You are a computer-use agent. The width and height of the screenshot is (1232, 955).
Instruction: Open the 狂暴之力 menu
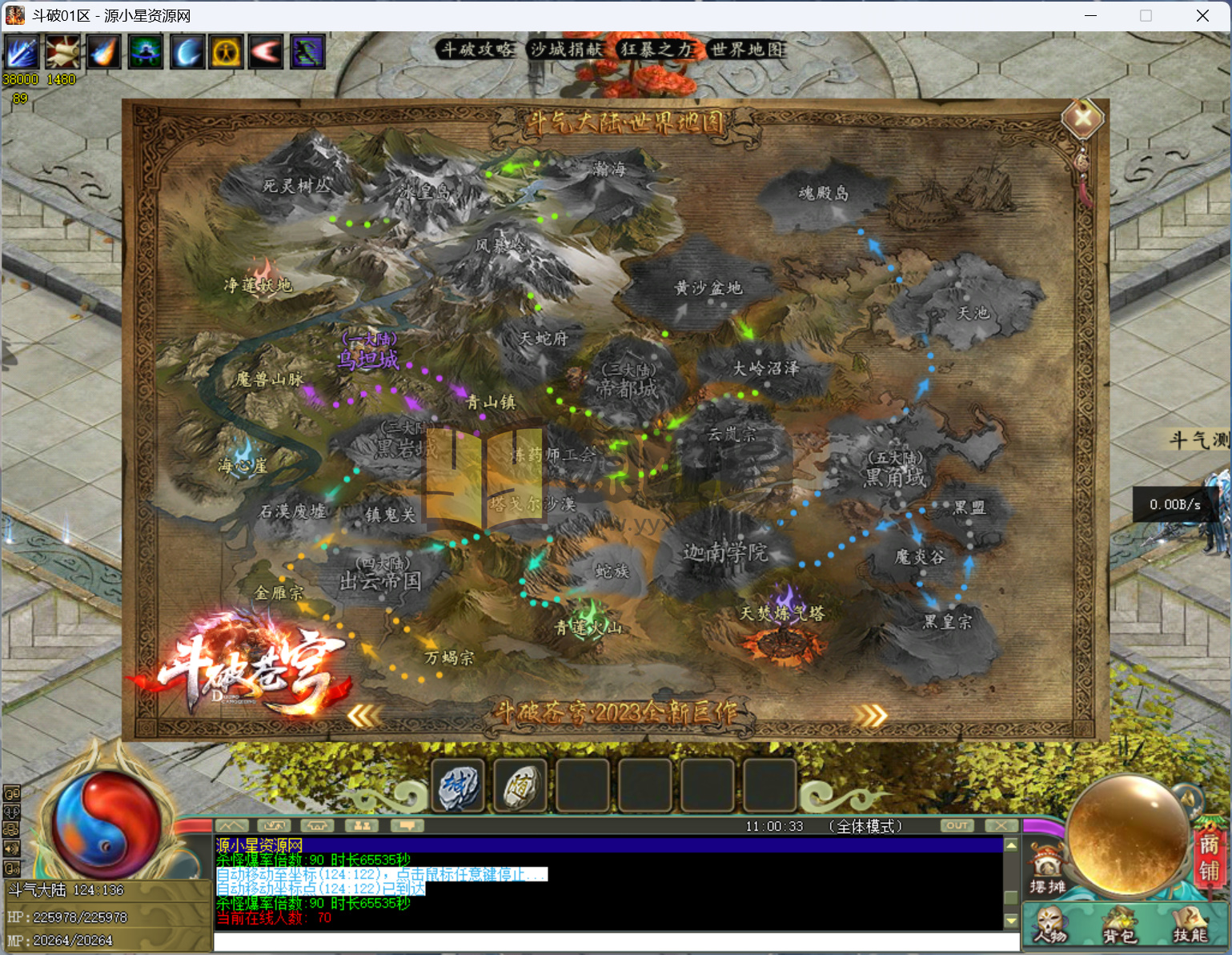pos(656,50)
